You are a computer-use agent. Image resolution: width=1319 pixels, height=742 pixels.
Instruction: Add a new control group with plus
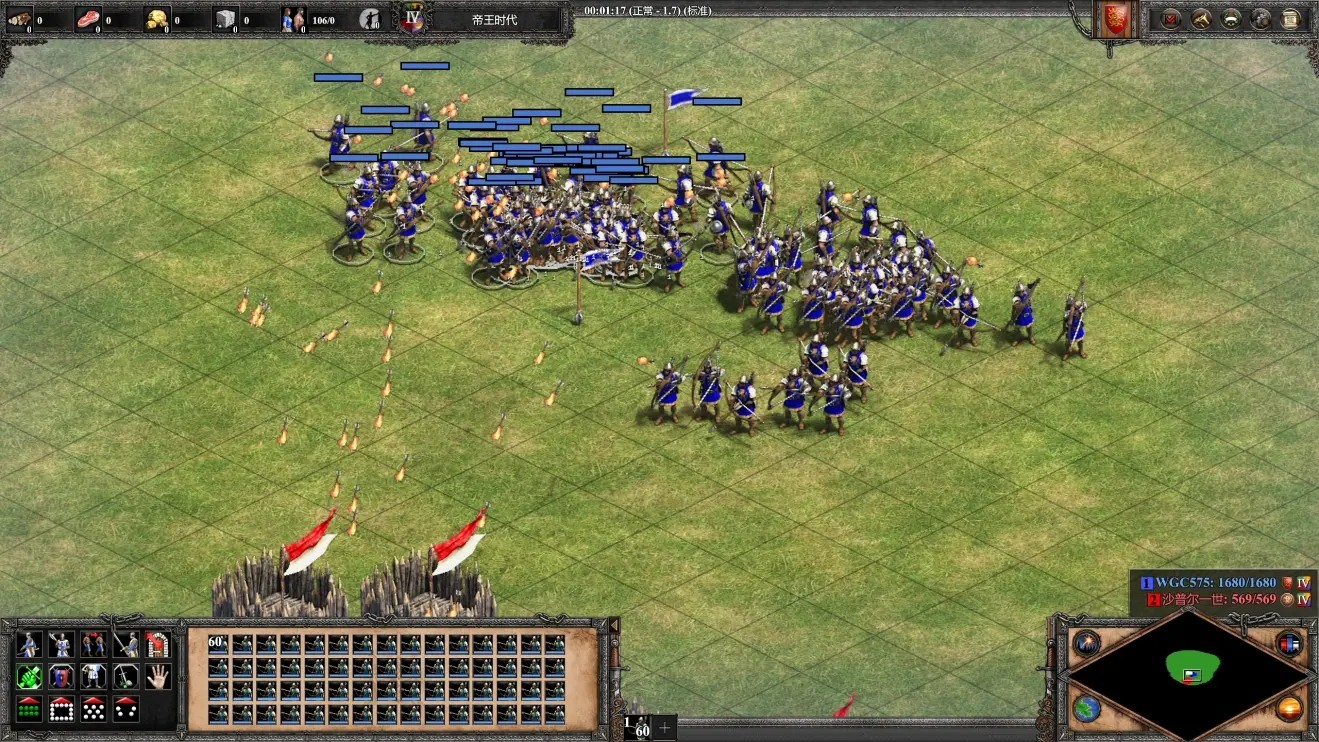(664, 728)
